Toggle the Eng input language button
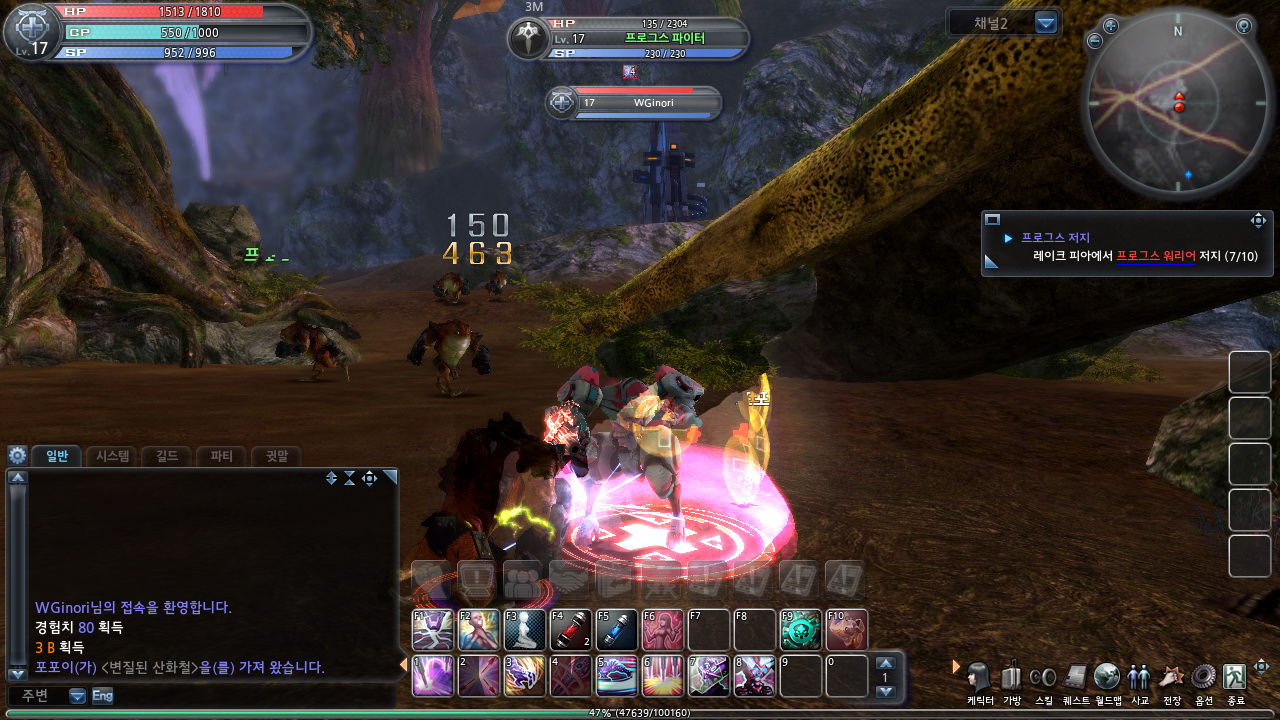 (102, 695)
